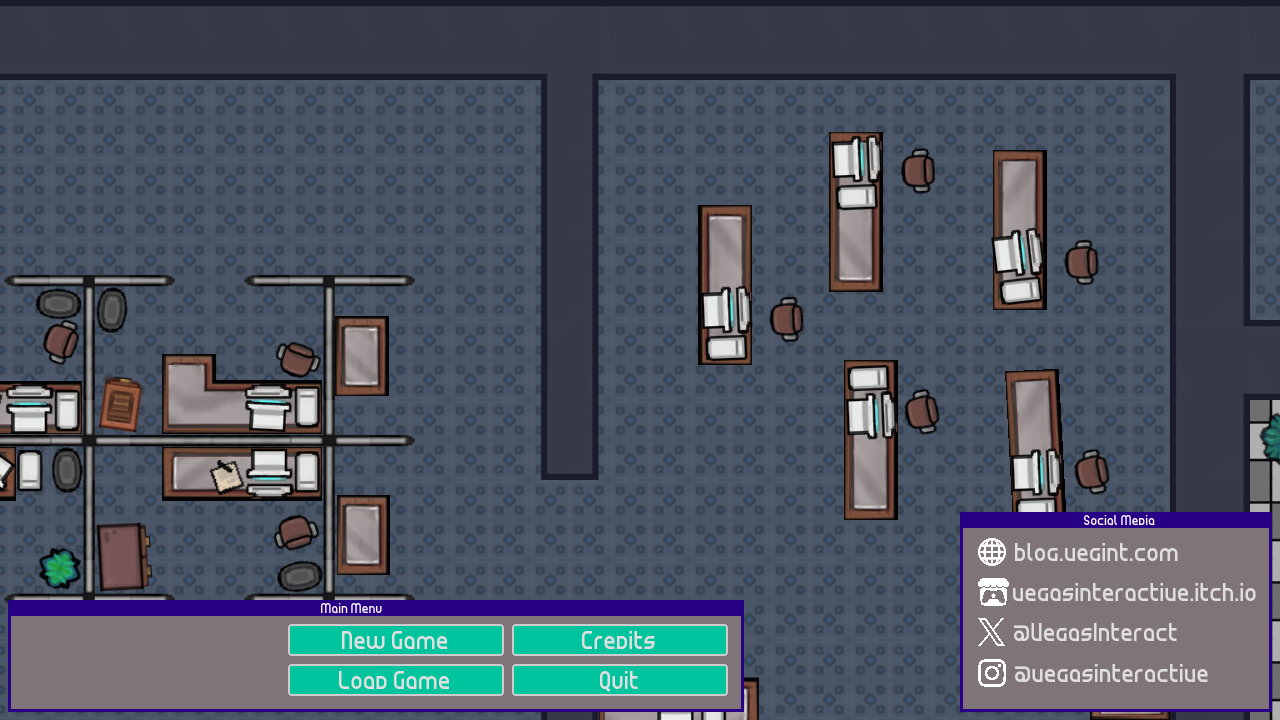Select Quit from the menu
The image size is (1280, 720).
click(x=619, y=679)
